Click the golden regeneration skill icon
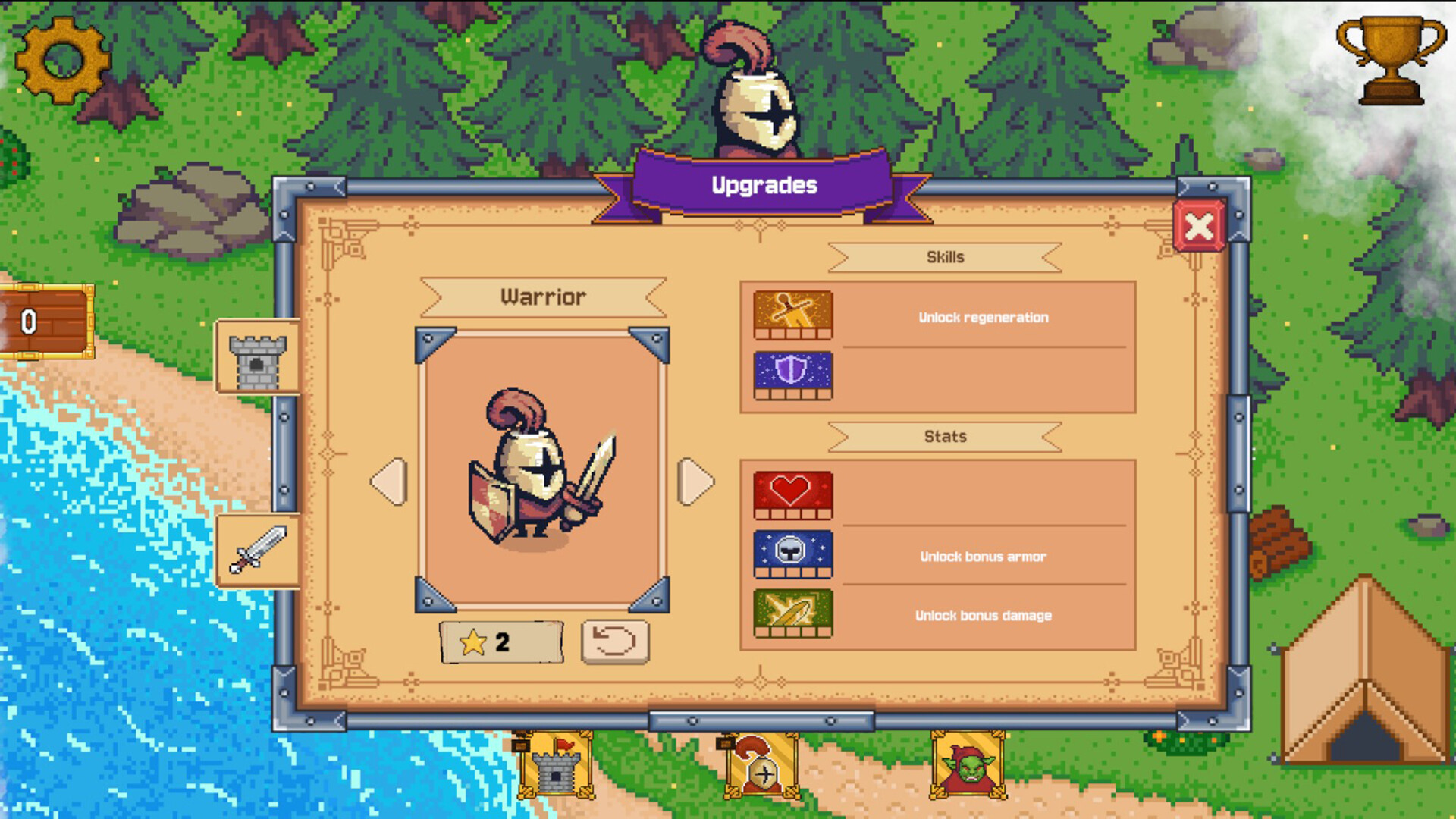Screen dimensions: 1456x819 tap(792, 315)
